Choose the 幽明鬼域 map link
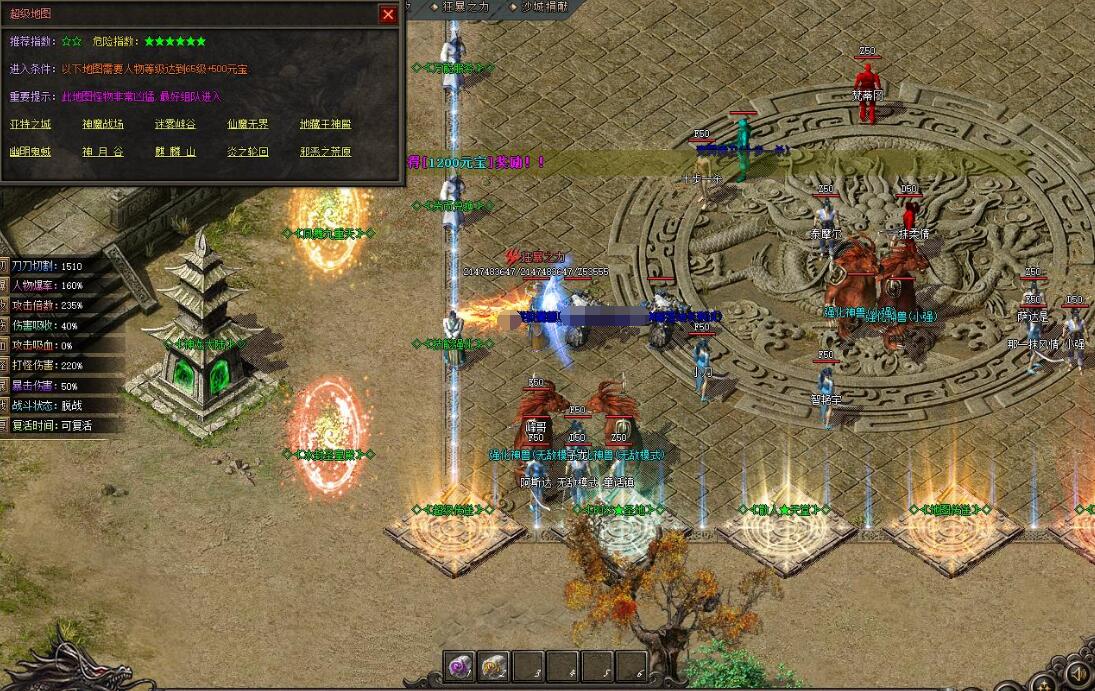Screen dimensions: 1095x691 point(30,152)
